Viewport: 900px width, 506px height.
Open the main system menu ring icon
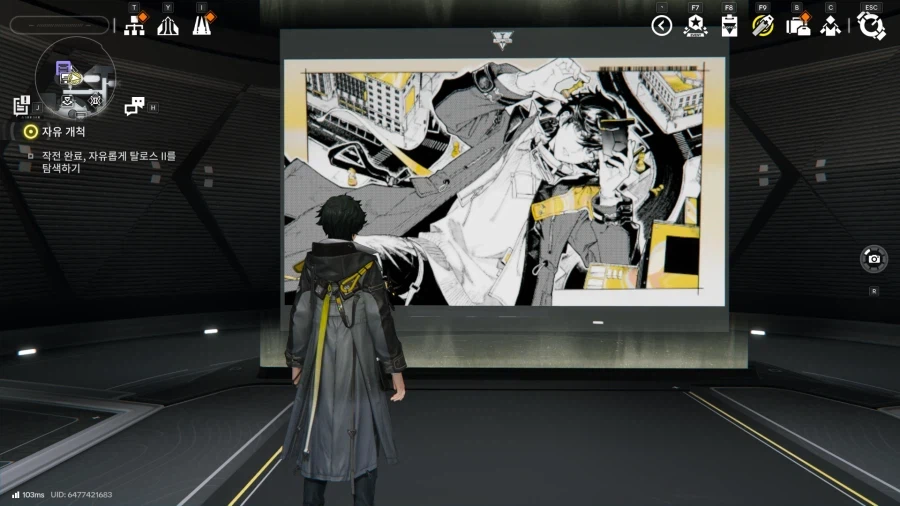[x=871, y=26]
